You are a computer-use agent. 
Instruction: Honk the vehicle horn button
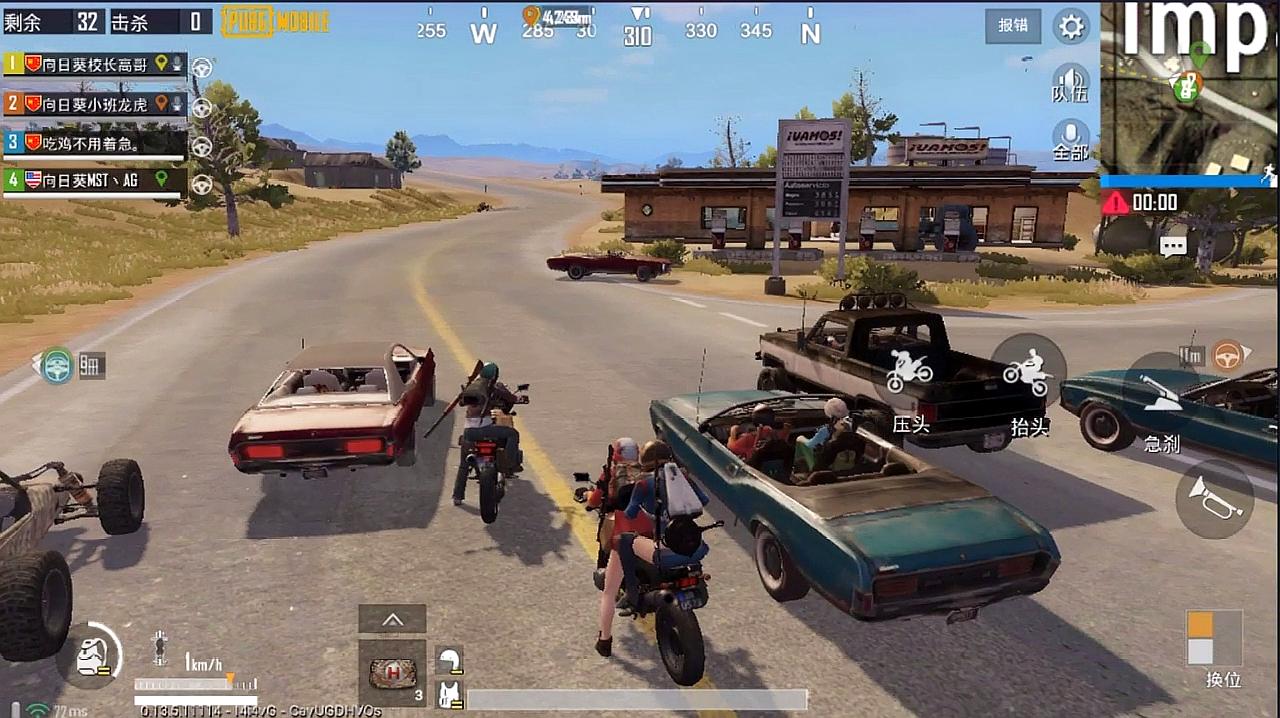tap(1214, 498)
